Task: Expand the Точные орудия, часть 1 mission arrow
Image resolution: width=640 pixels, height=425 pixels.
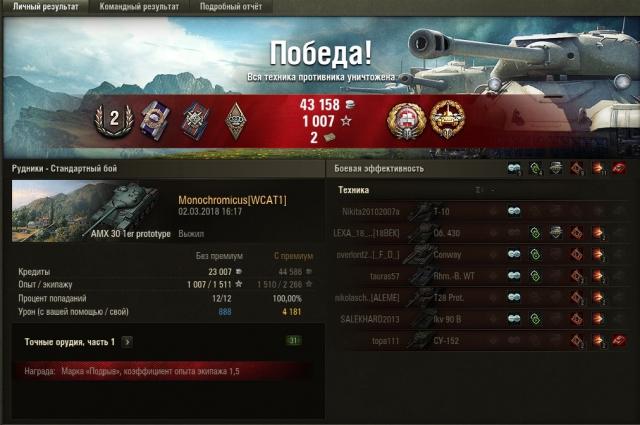Action: point(127,342)
